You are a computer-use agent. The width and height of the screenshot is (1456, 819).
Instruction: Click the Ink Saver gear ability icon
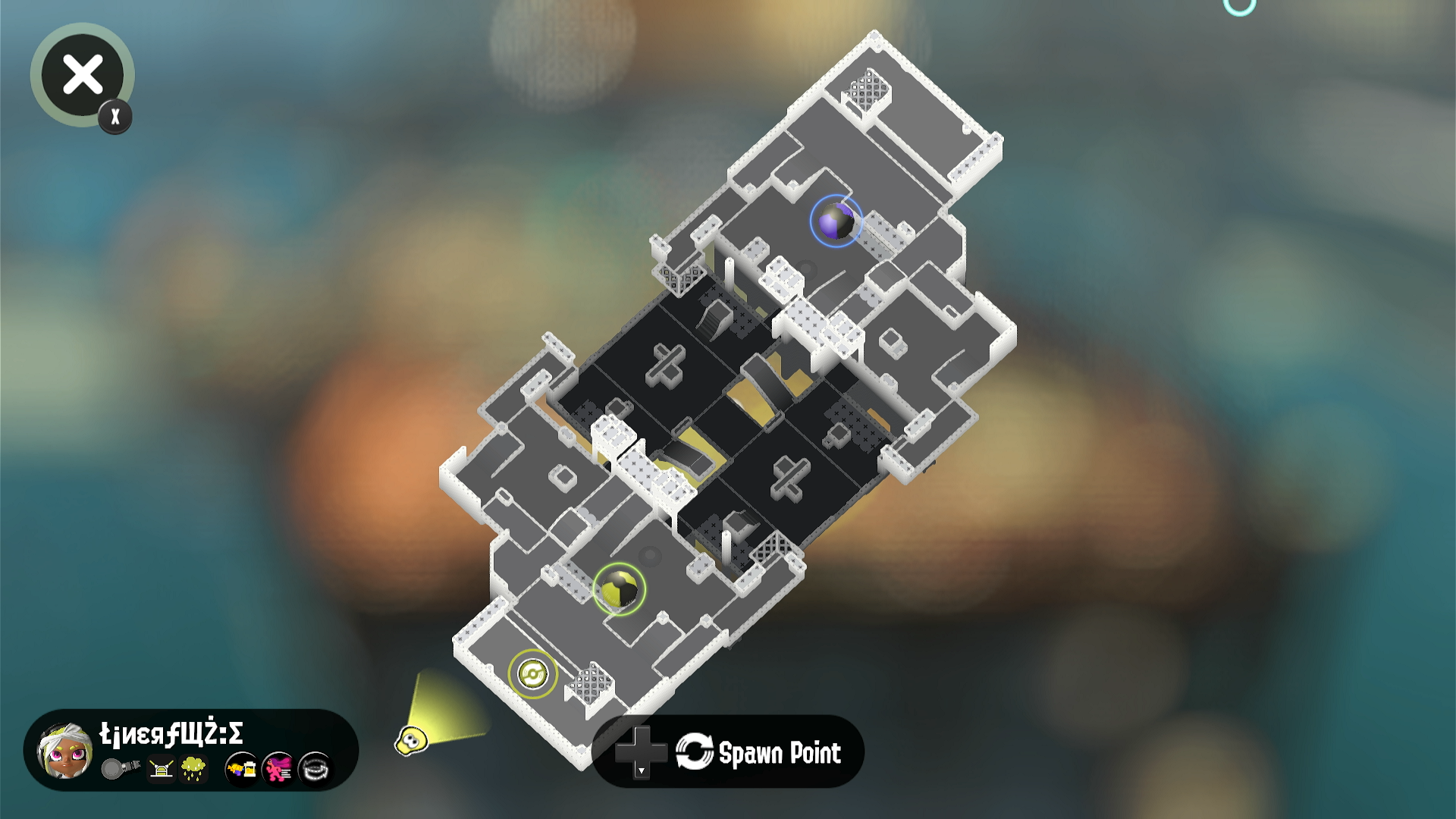click(x=242, y=769)
